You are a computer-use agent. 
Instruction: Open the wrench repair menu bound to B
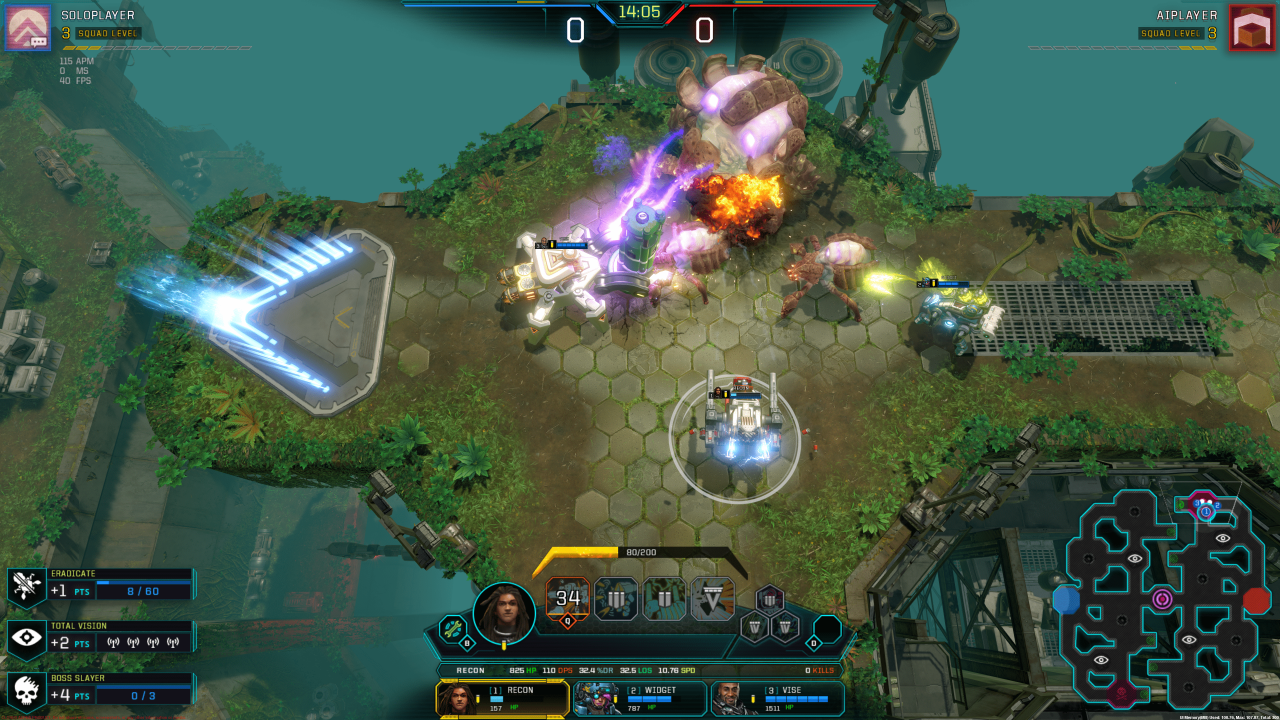point(452,629)
